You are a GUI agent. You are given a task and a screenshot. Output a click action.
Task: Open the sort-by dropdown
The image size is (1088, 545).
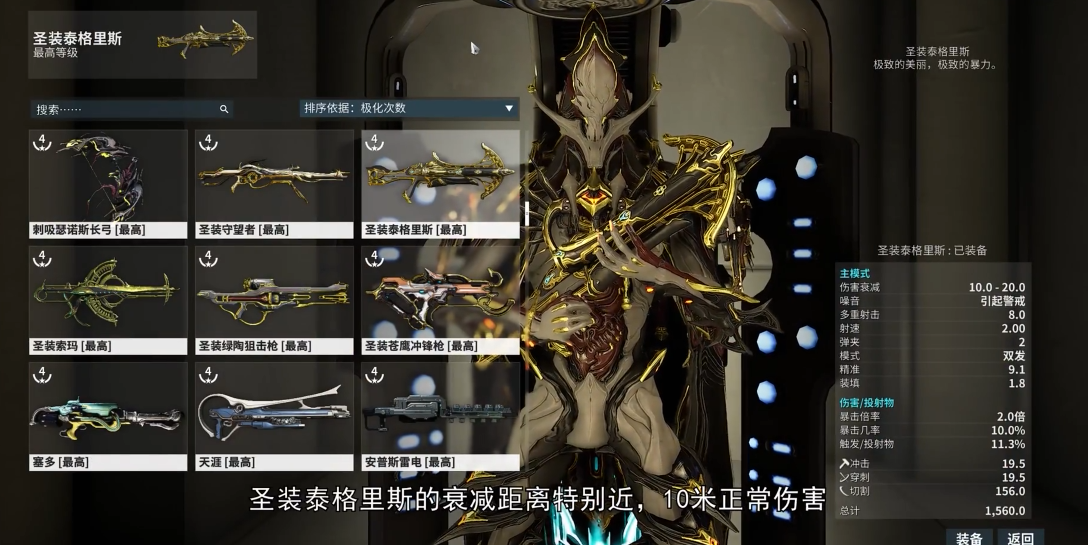[409, 108]
